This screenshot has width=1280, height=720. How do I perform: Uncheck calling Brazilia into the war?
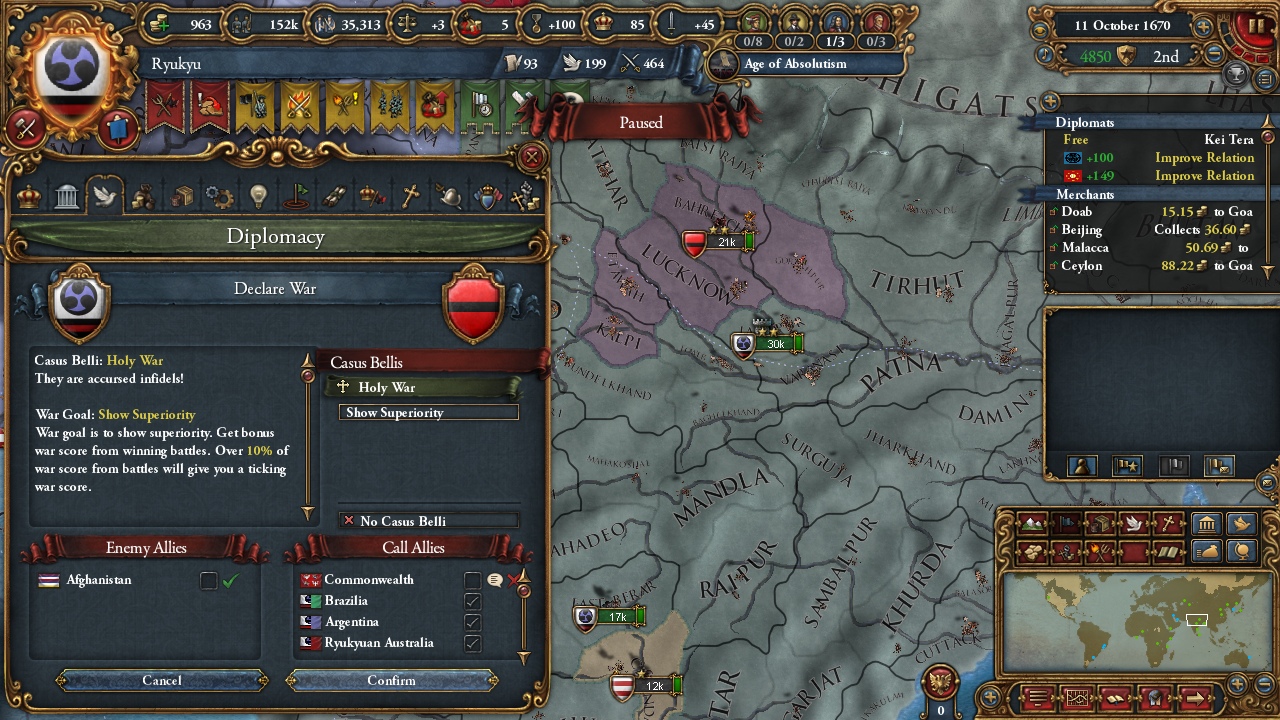pyautogui.click(x=472, y=601)
